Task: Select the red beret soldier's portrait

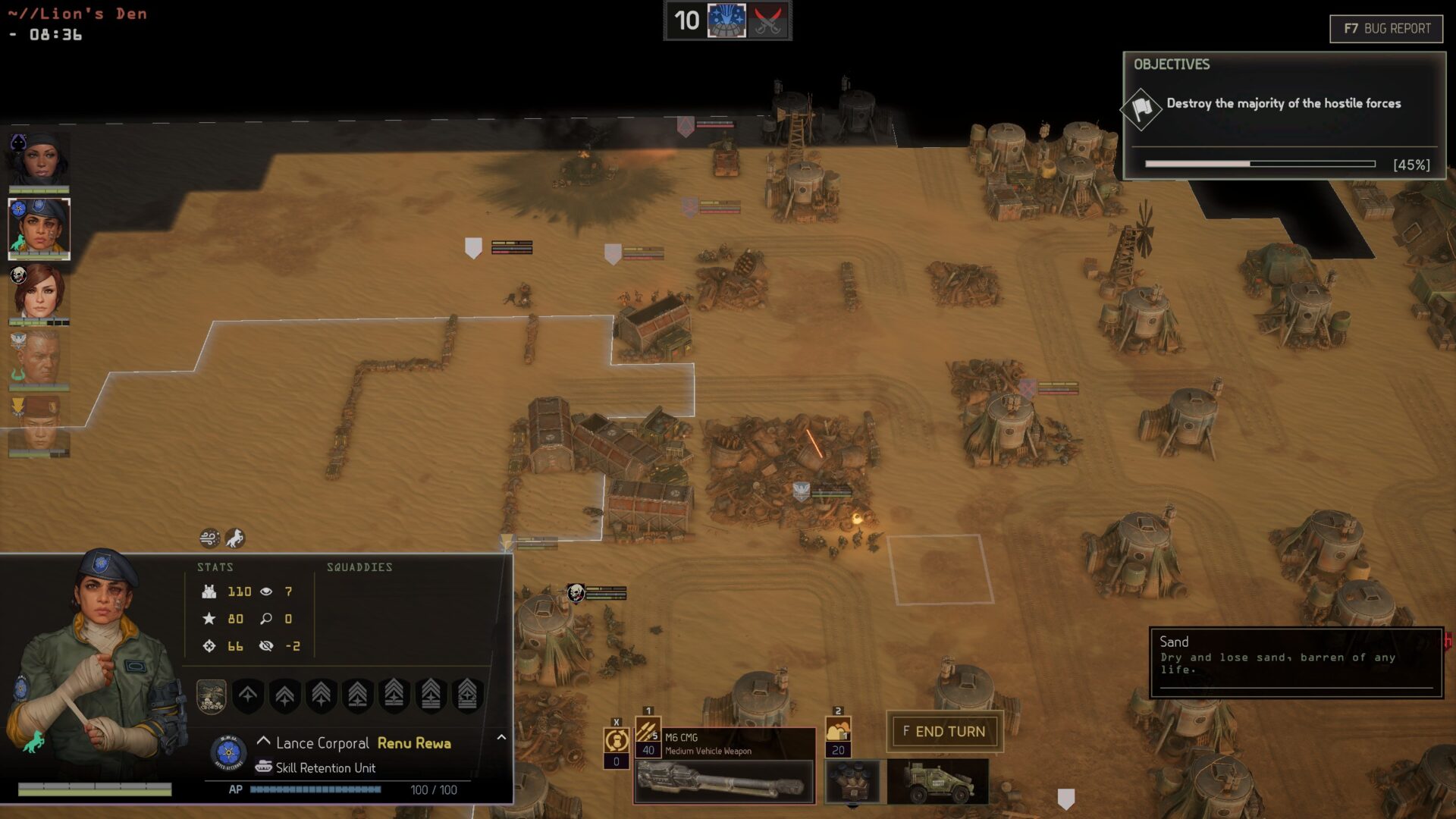Action: click(39, 426)
